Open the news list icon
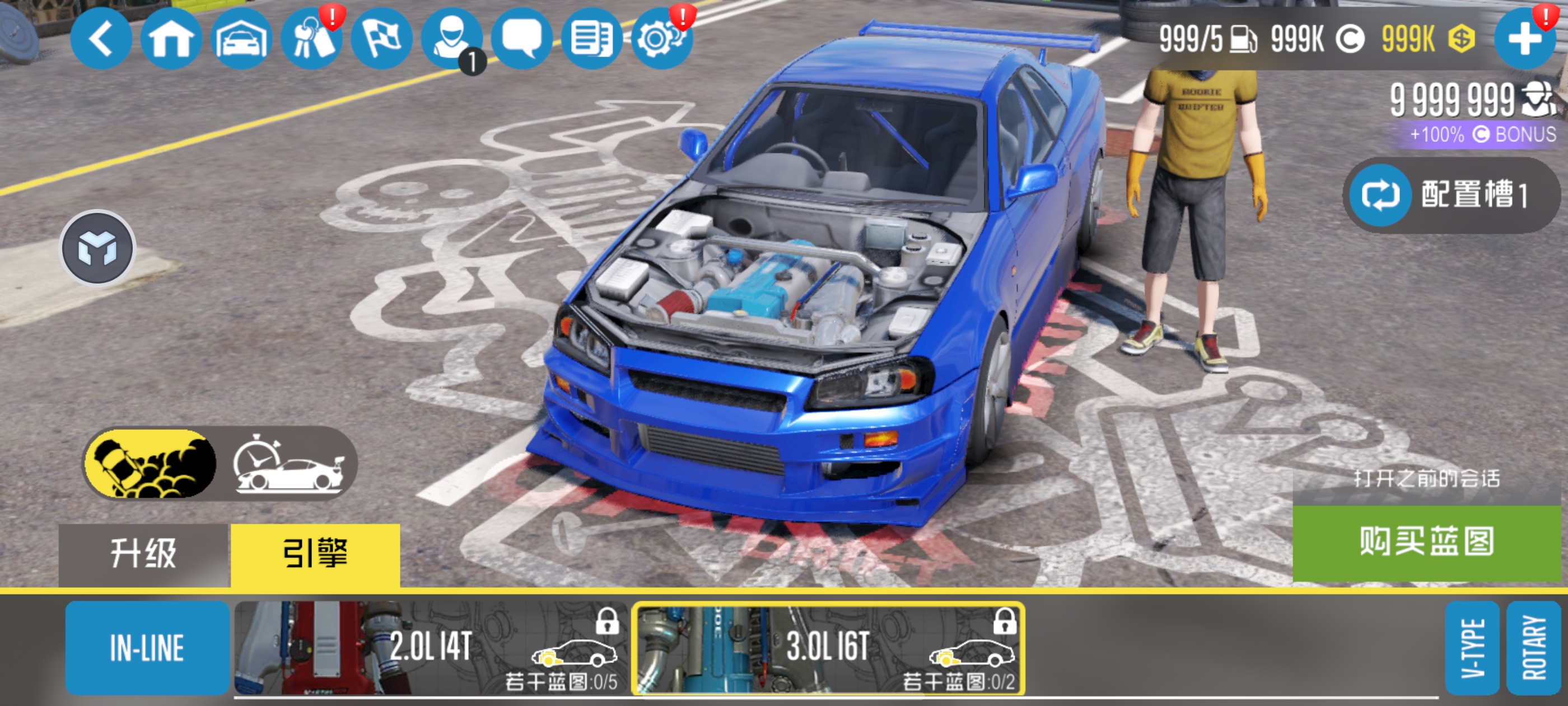The width and height of the screenshot is (1568, 706). coord(592,39)
